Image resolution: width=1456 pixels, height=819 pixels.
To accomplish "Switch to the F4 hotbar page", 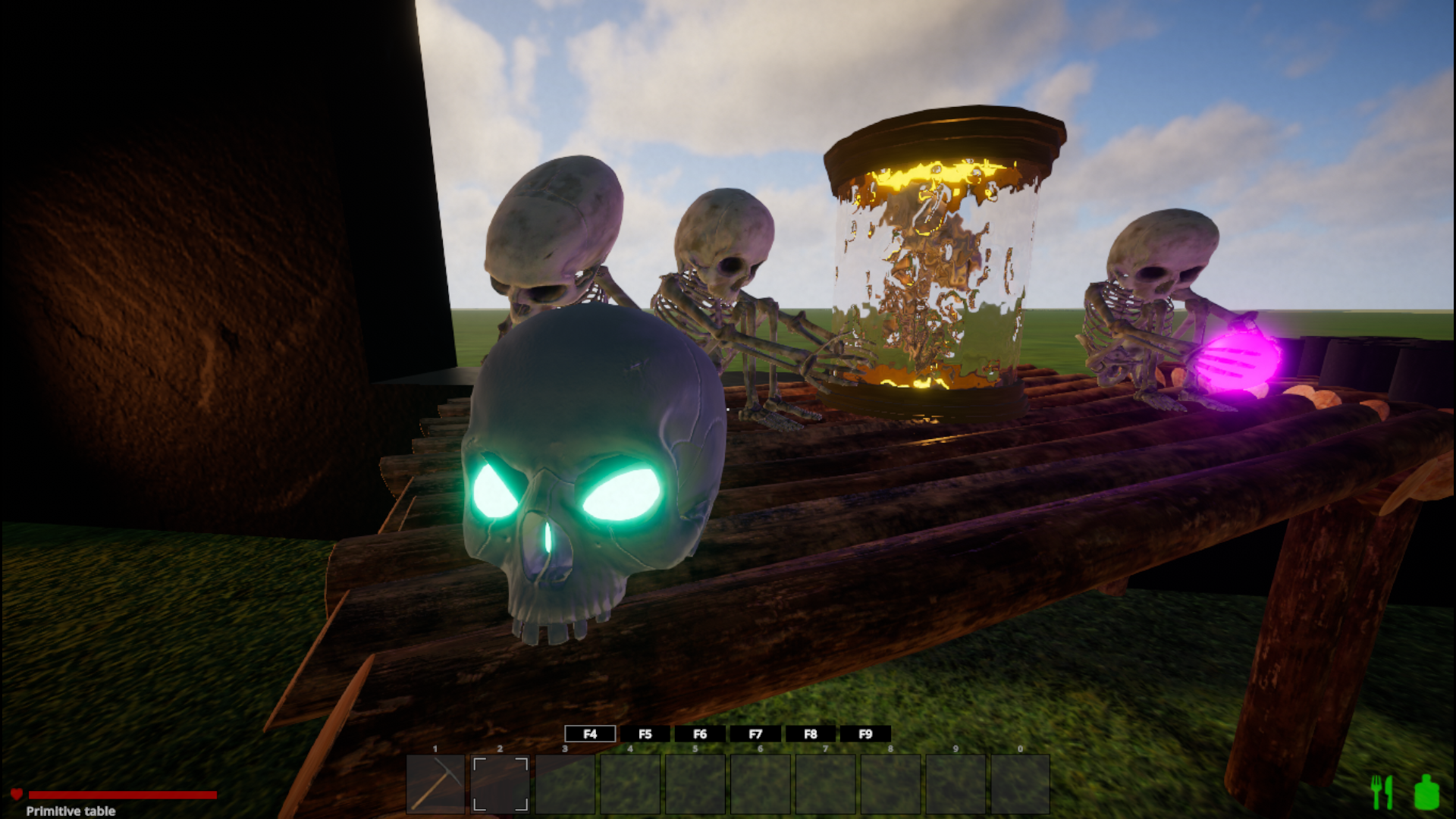I will click(590, 734).
